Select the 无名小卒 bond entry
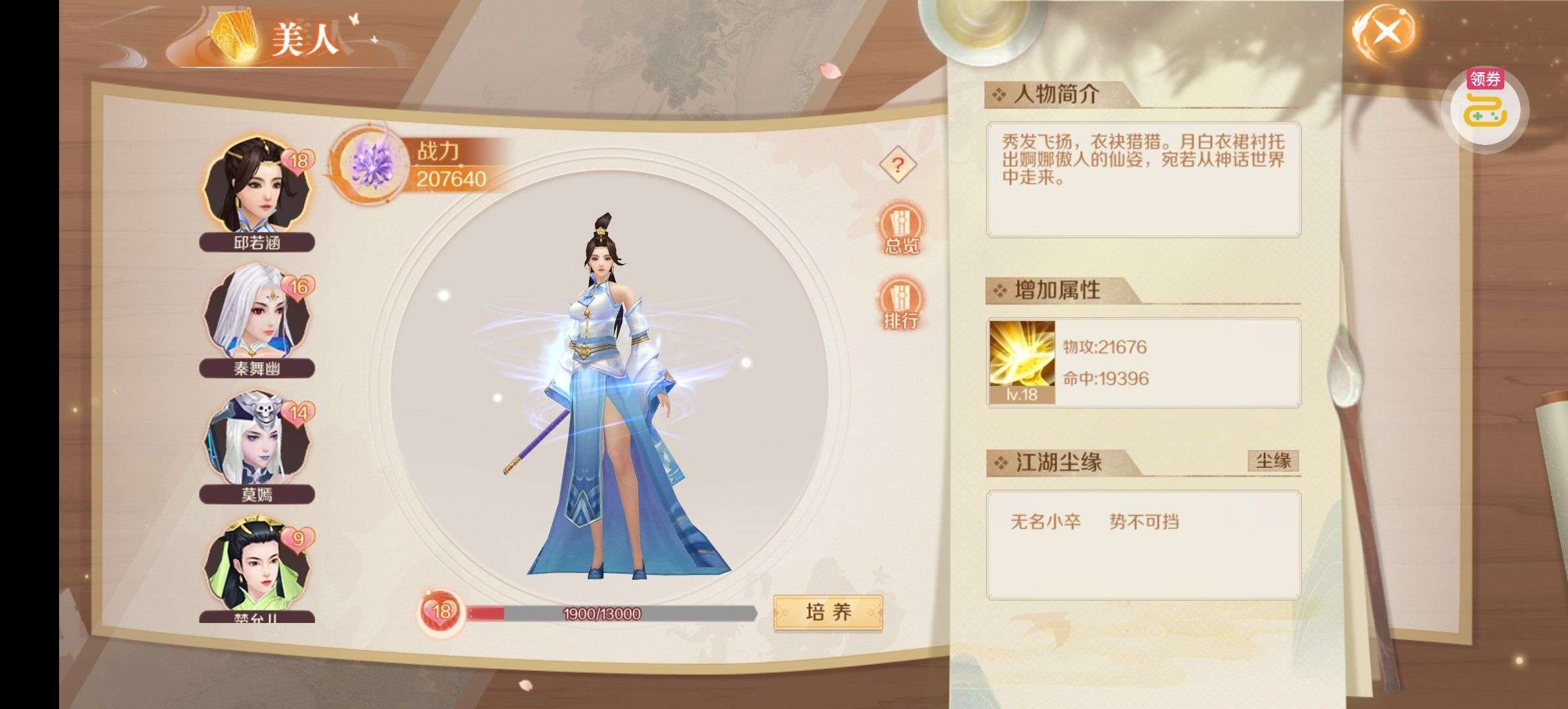The height and width of the screenshot is (709, 1568). (x=1045, y=522)
